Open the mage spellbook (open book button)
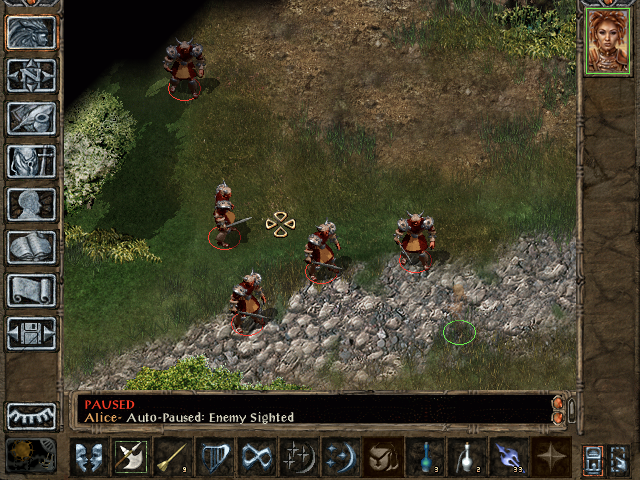The height and width of the screenshot is (480, 640). [x=31, y=247]
